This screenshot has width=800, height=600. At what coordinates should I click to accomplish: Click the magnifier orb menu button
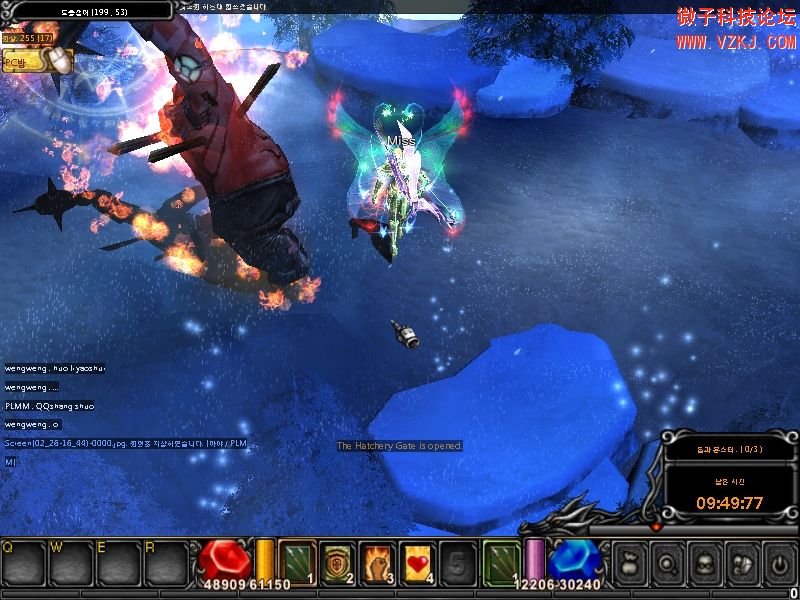(x=669, y=563)
